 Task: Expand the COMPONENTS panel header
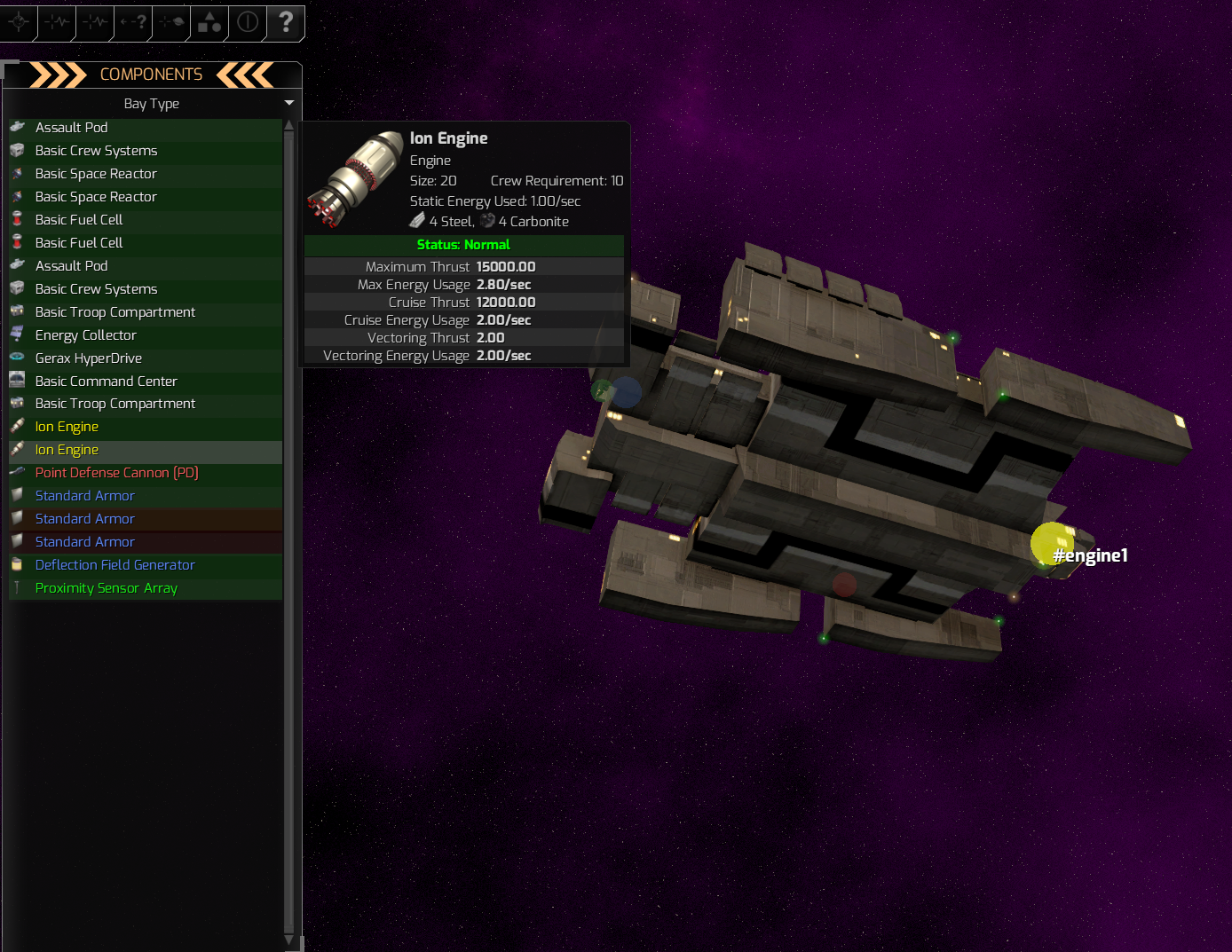(152, 75)
